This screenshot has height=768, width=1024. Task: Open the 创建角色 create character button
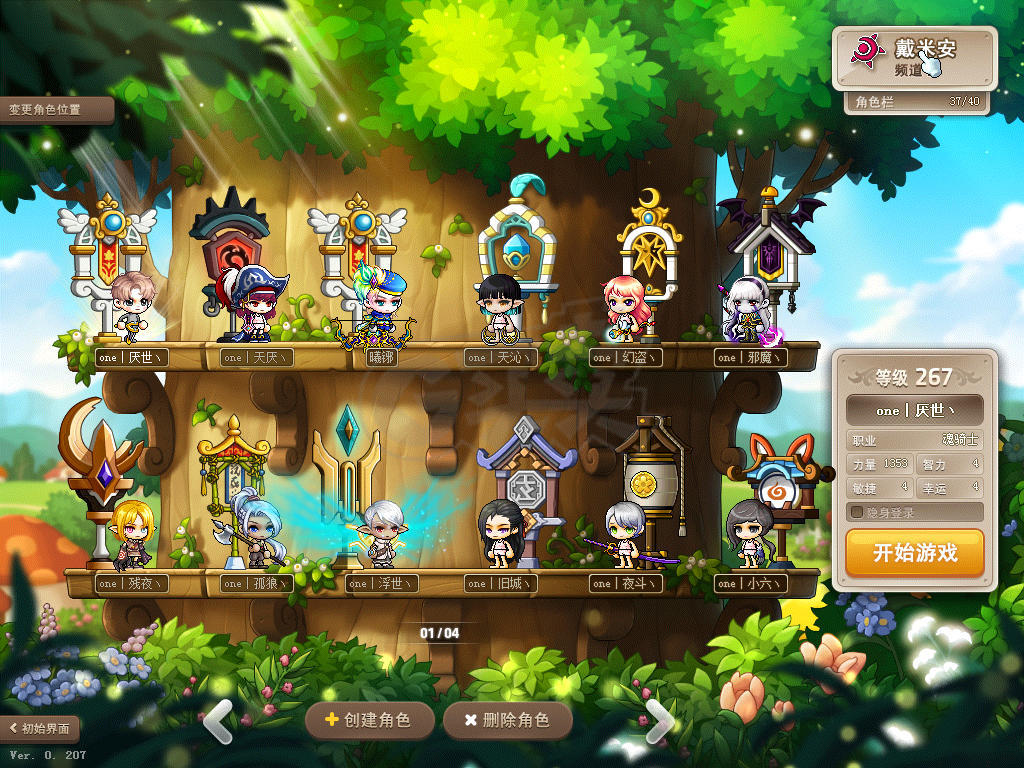tap(369, 720)
